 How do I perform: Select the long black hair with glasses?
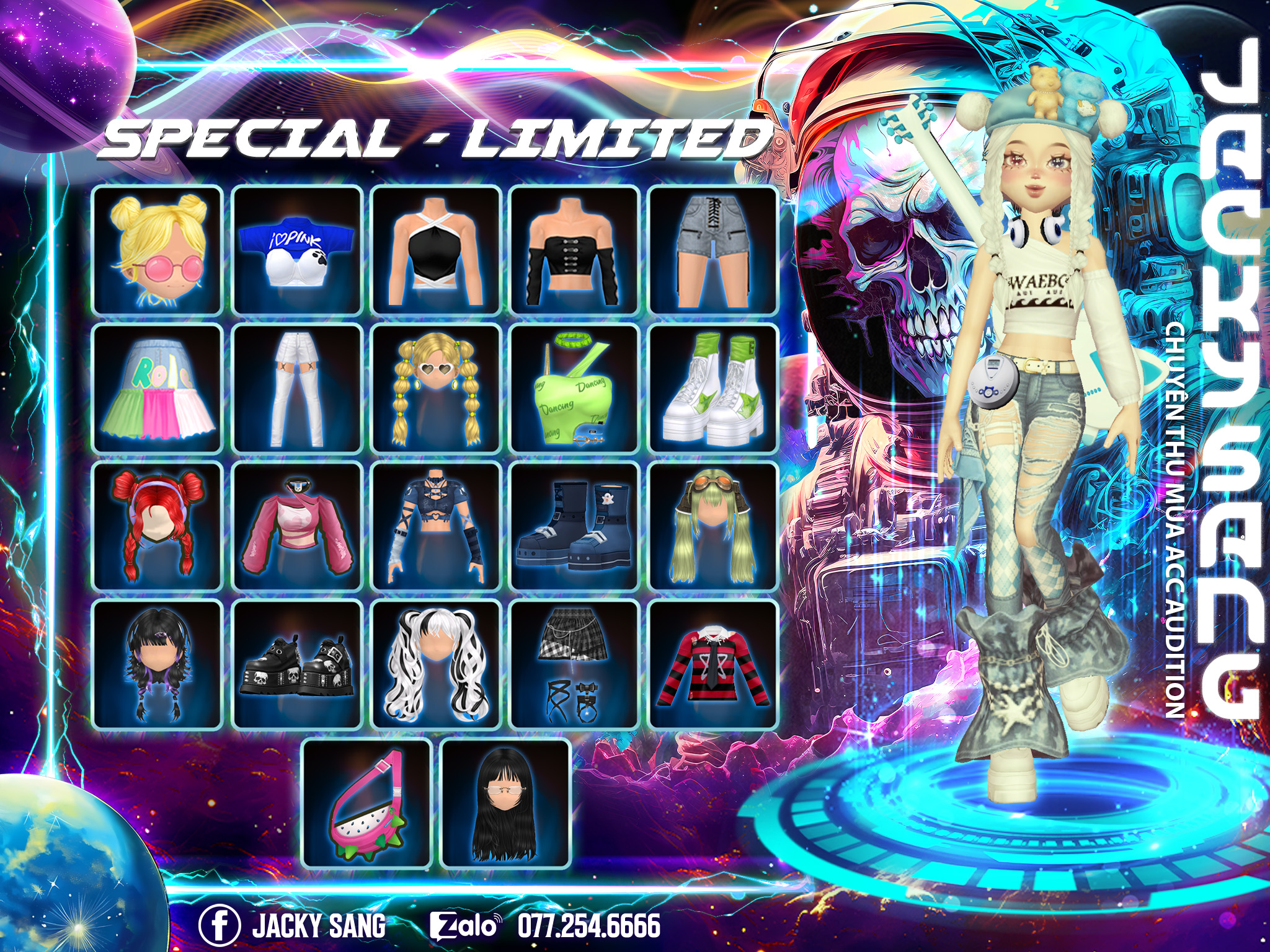[x=505, y=804]
